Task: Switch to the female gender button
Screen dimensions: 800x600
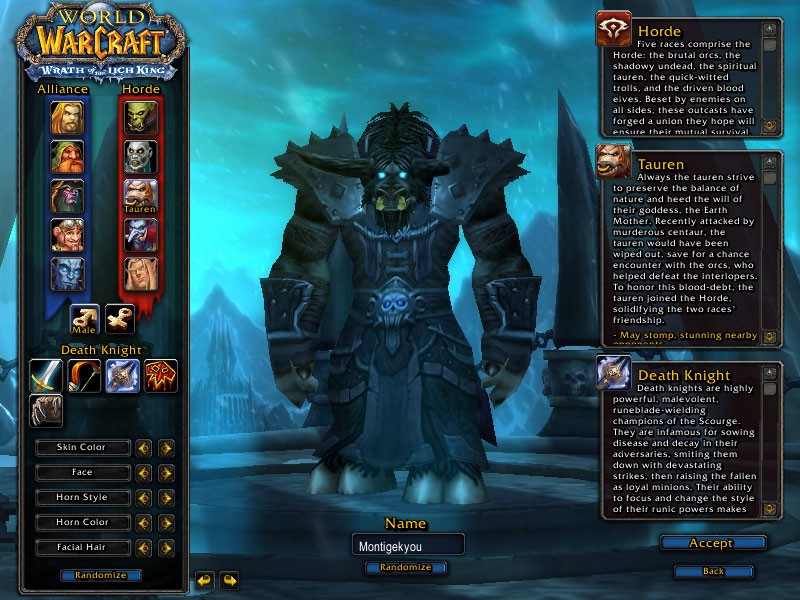Action: coord(120,319)
